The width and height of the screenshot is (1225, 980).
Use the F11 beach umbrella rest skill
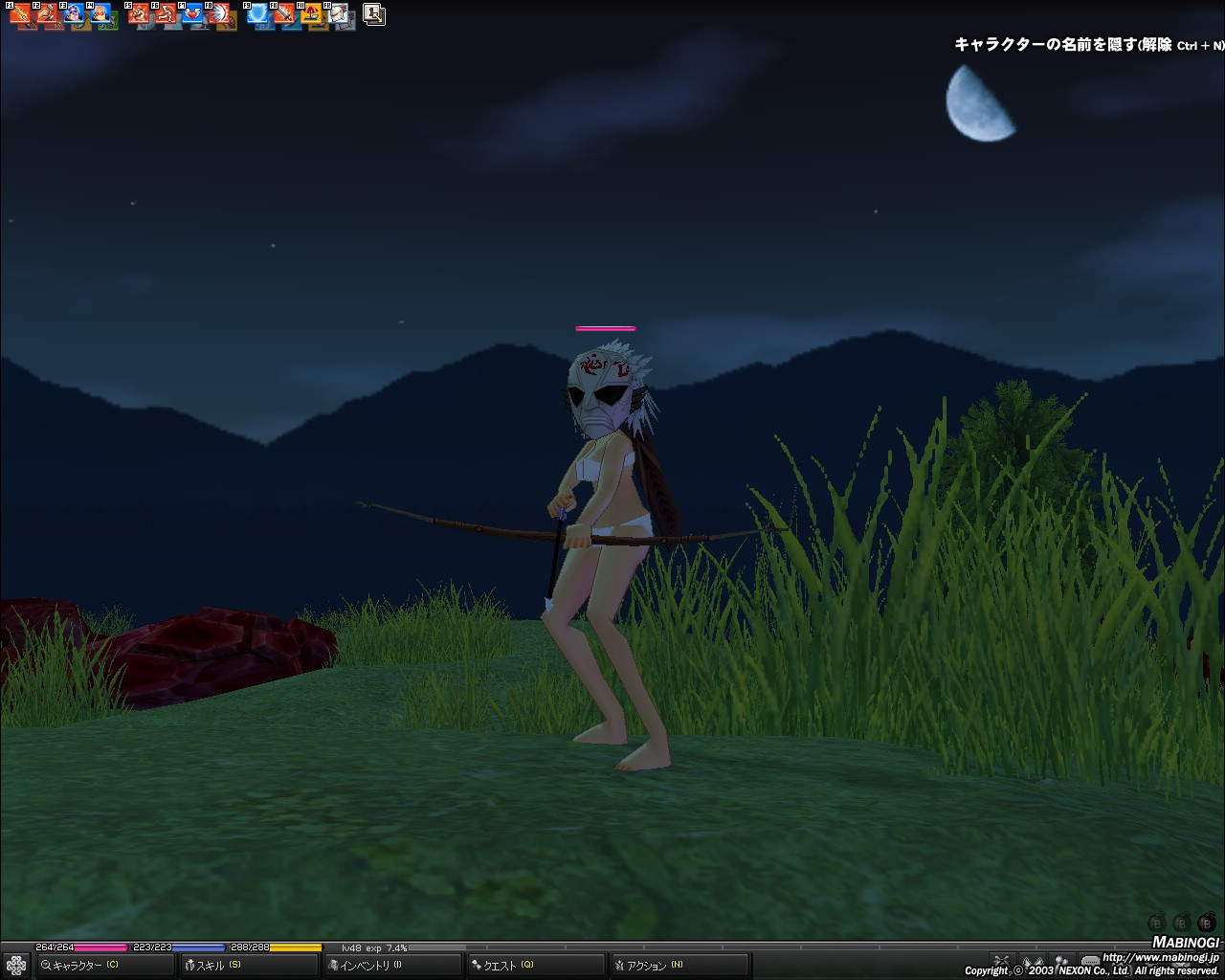pyautogui.click(x=312, y=14)
